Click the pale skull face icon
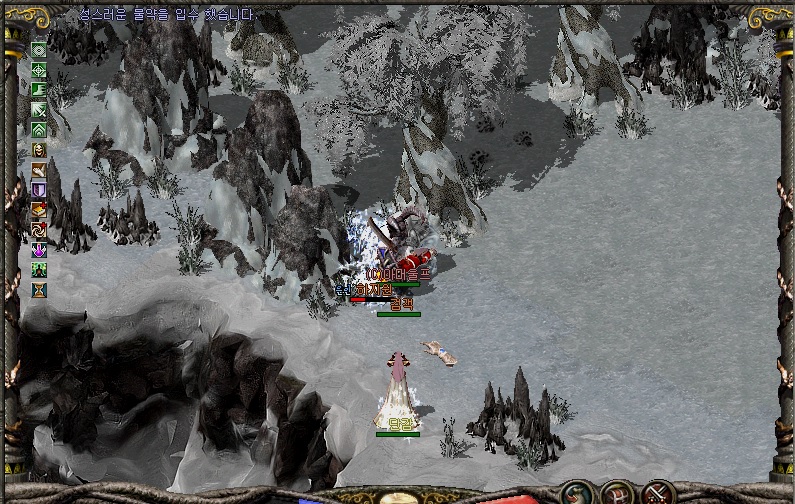Image resolution: width=795 pixels, height=504 pixels. pos(39,150)
